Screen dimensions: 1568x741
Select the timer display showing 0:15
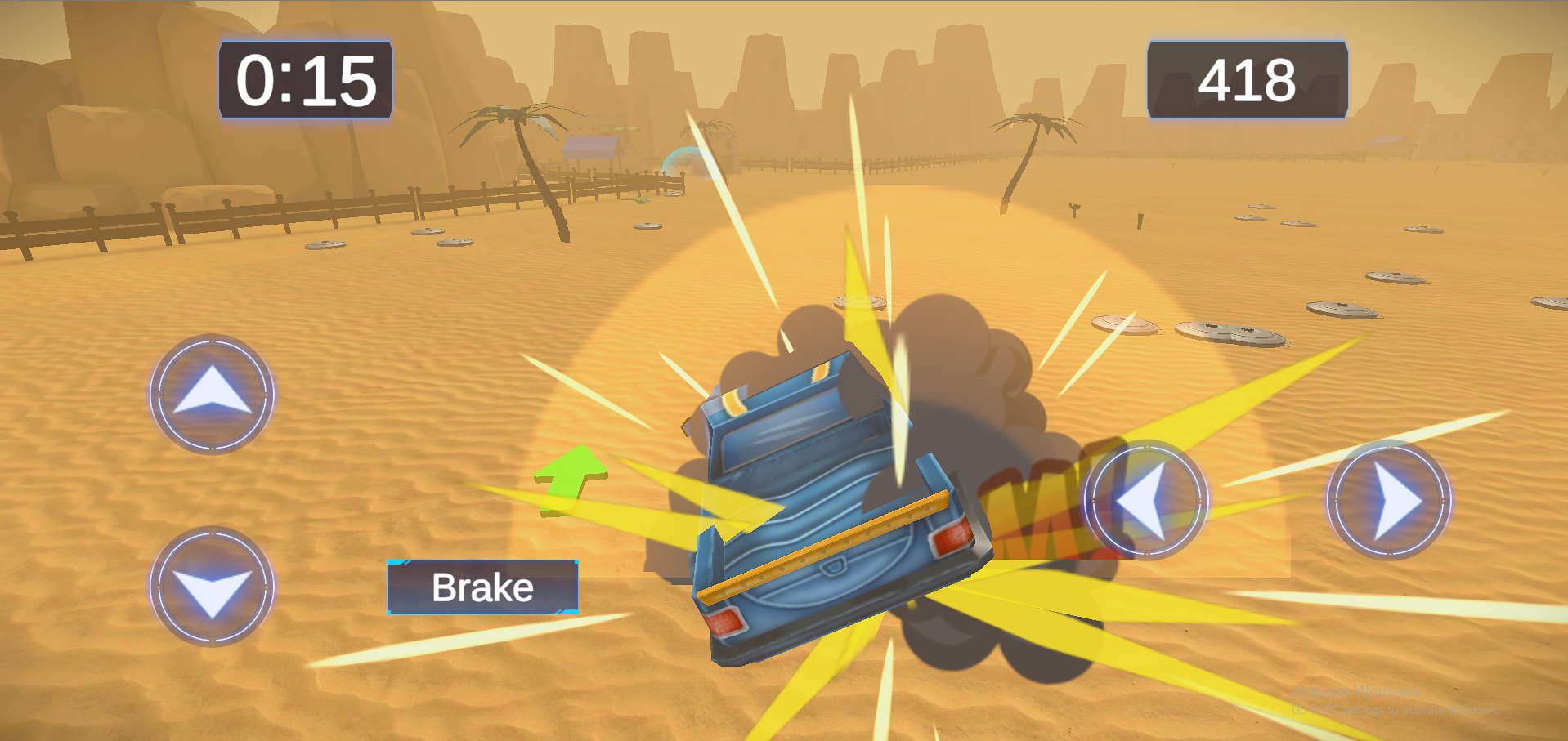pyautogui.click(x=304, y=80)
